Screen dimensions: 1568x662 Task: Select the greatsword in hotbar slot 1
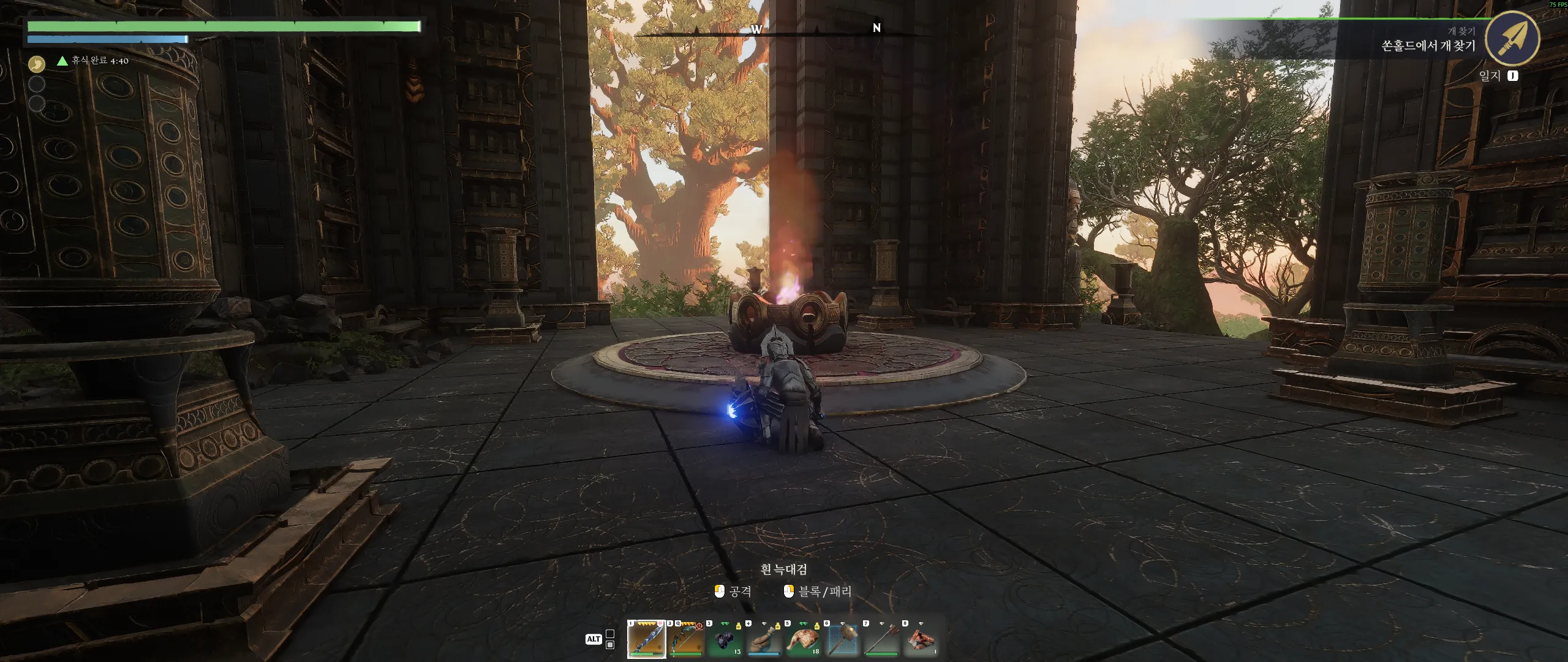(647, 639)
